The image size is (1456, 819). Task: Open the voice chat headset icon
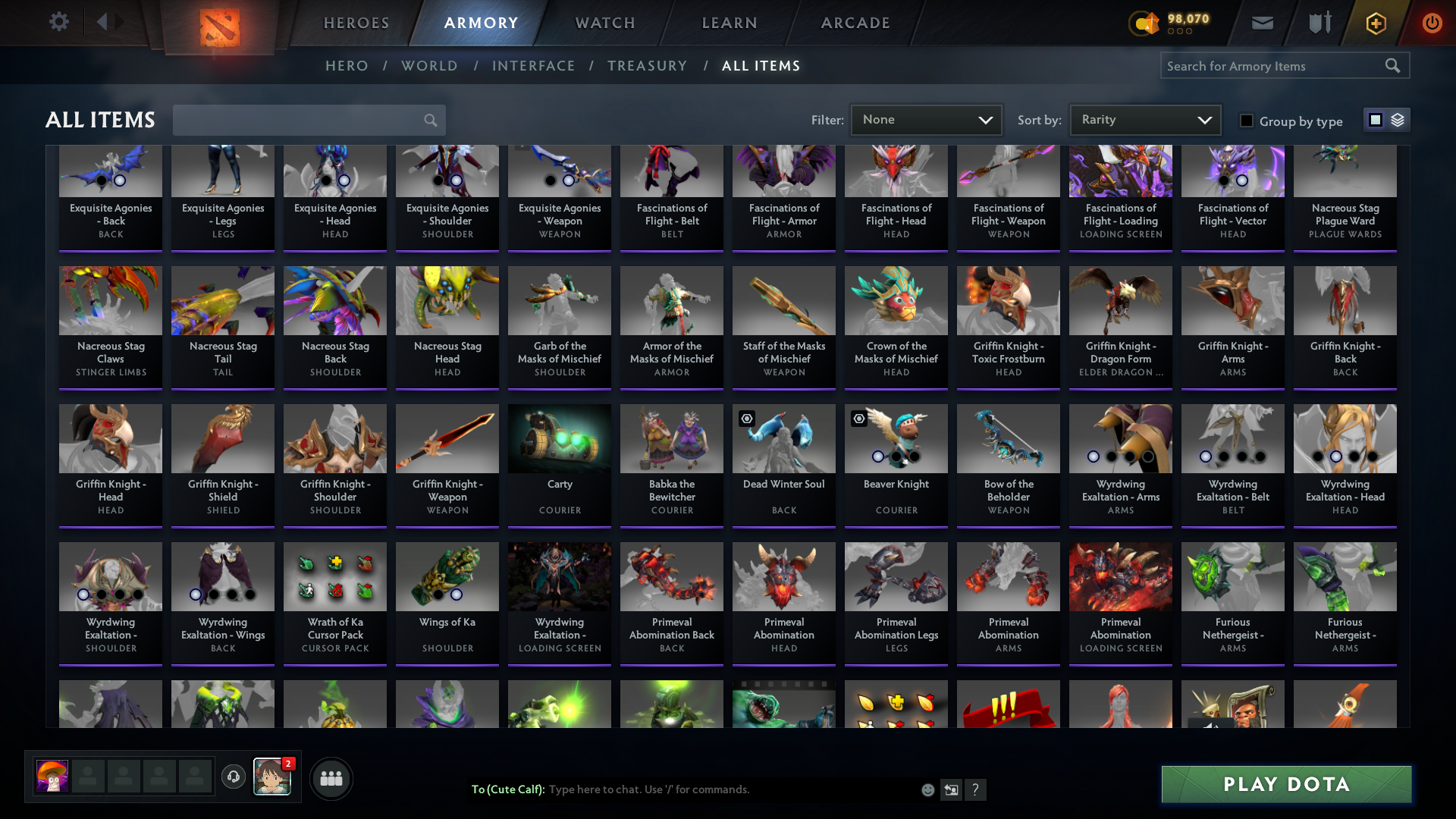click(x=233, y=778)
